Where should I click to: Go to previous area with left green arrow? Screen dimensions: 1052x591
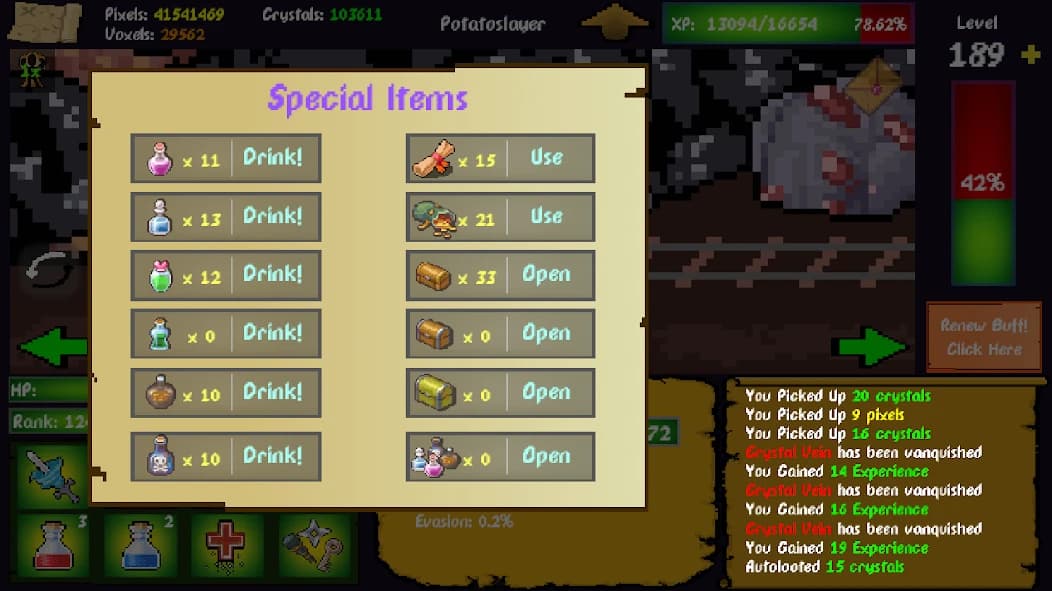(52, 347)
